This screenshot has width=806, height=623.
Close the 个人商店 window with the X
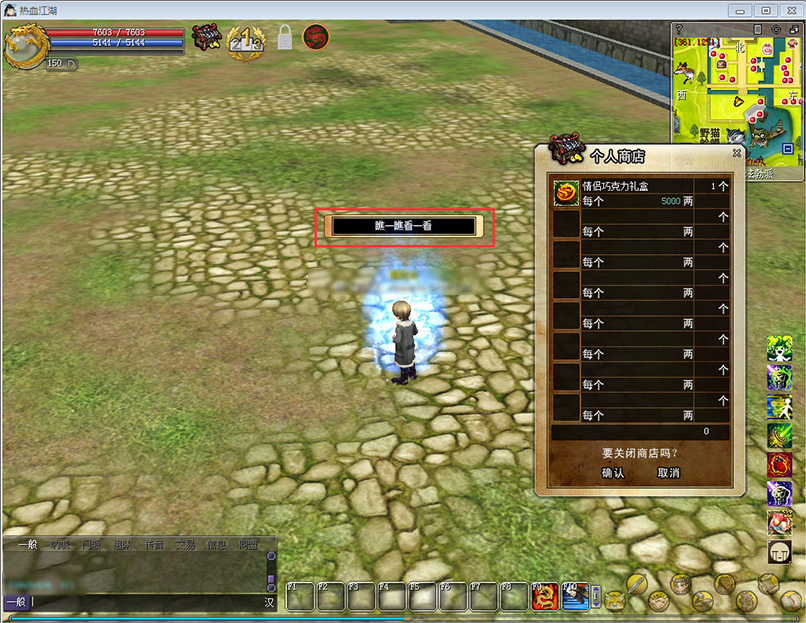[x=737, y=153]
